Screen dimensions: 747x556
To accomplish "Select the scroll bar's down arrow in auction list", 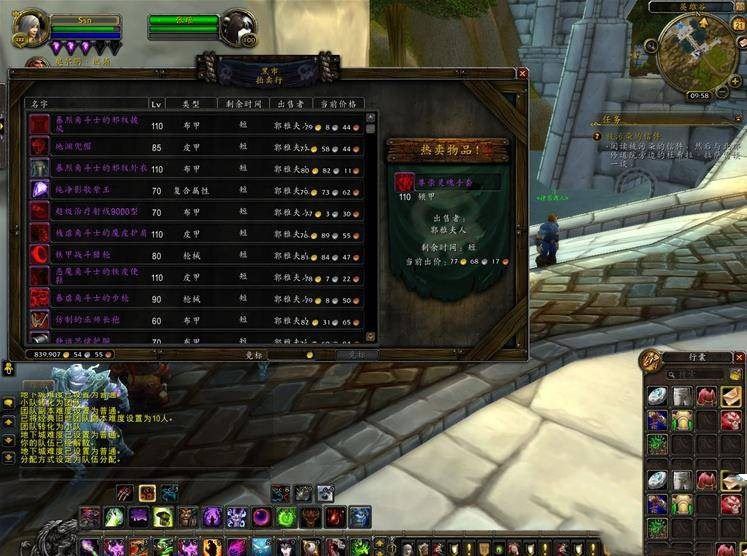I will (371, 334).
